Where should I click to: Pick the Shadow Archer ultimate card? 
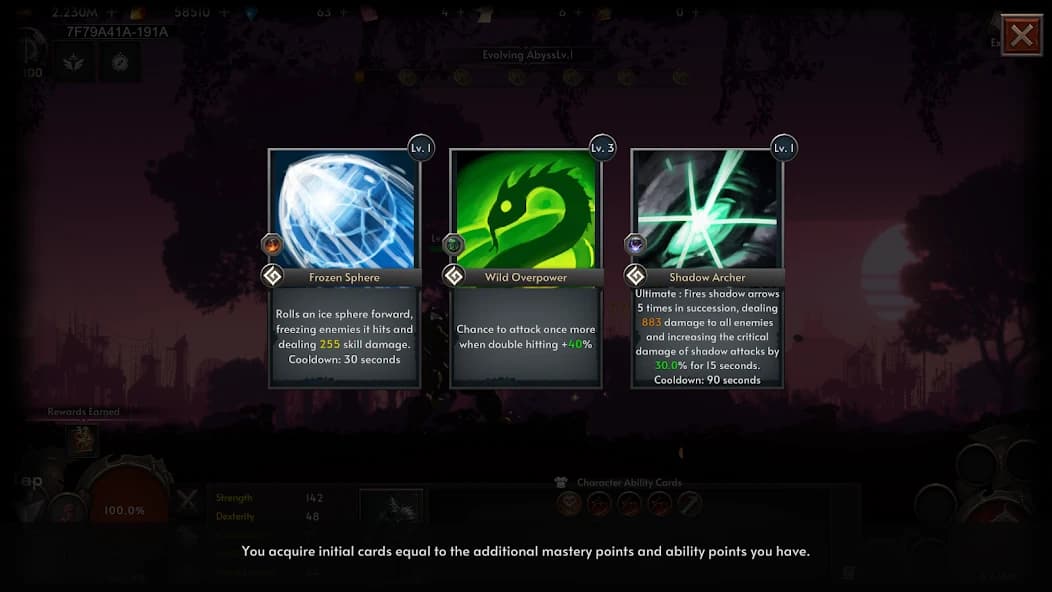point(707,268)
